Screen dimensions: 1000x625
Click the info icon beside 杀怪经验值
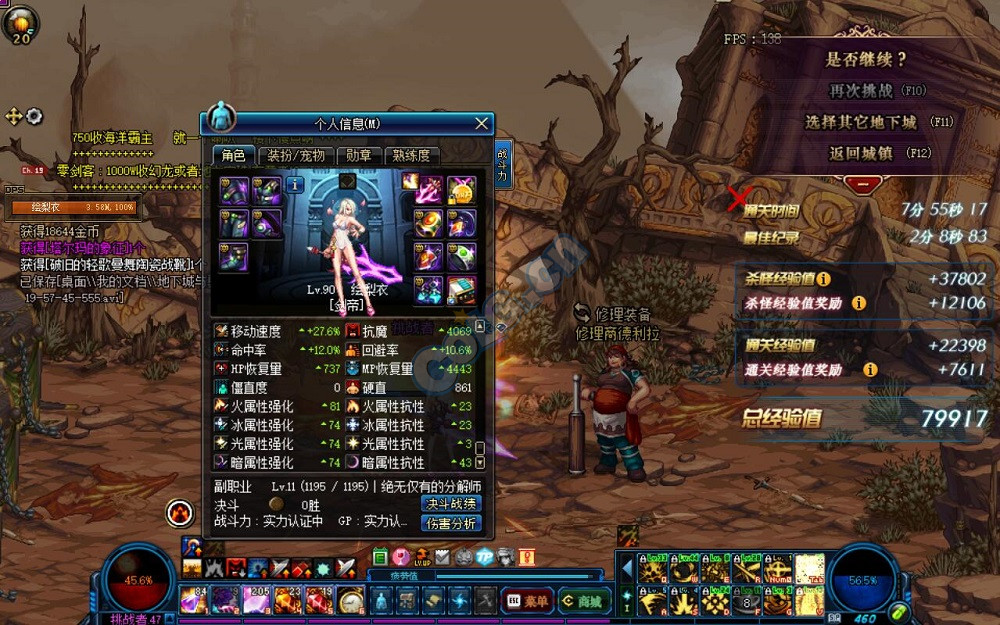tap(824, 280)
